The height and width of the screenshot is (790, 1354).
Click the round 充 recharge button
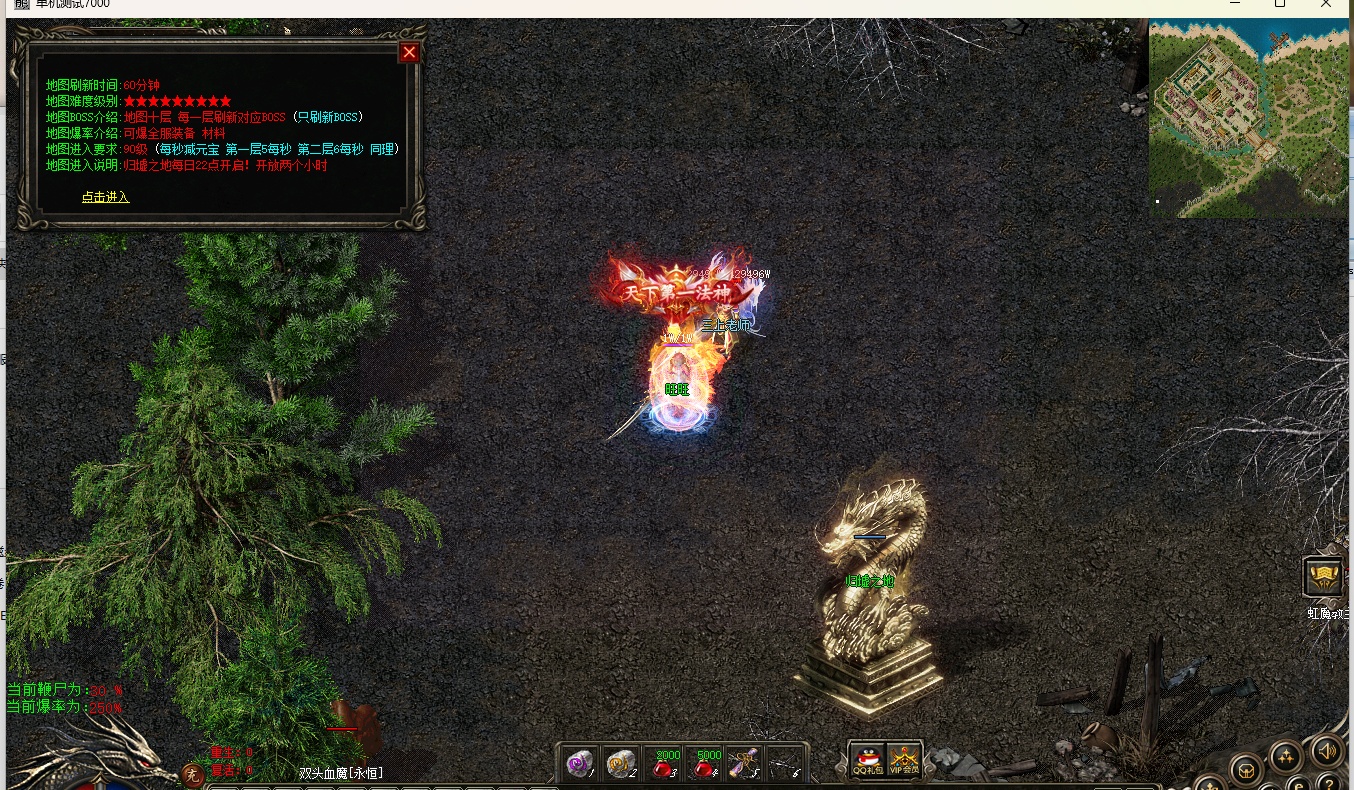pyautogui.click(x=193, y=775)
